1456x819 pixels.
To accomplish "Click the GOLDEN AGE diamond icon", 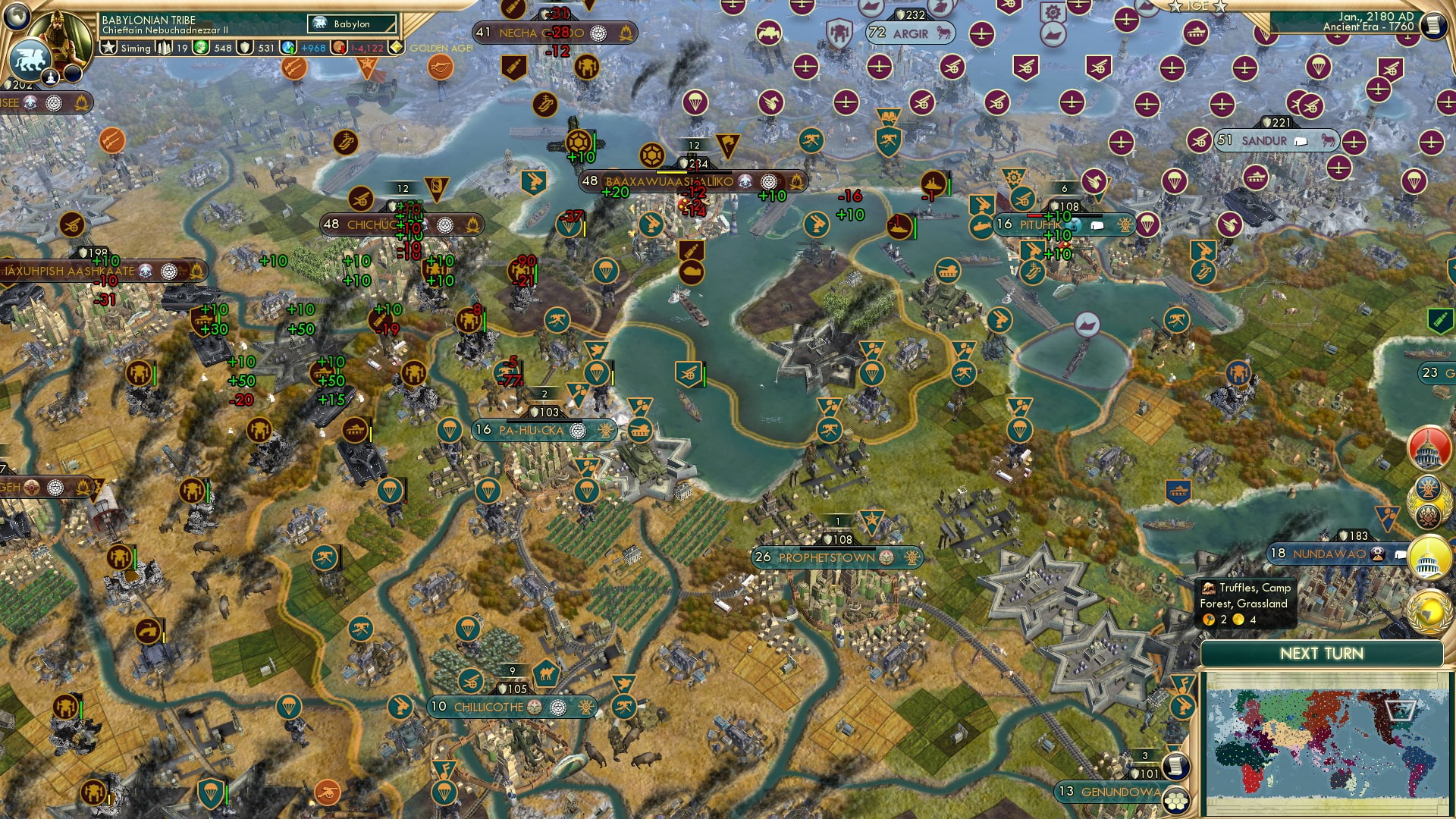I will point(396,47).
